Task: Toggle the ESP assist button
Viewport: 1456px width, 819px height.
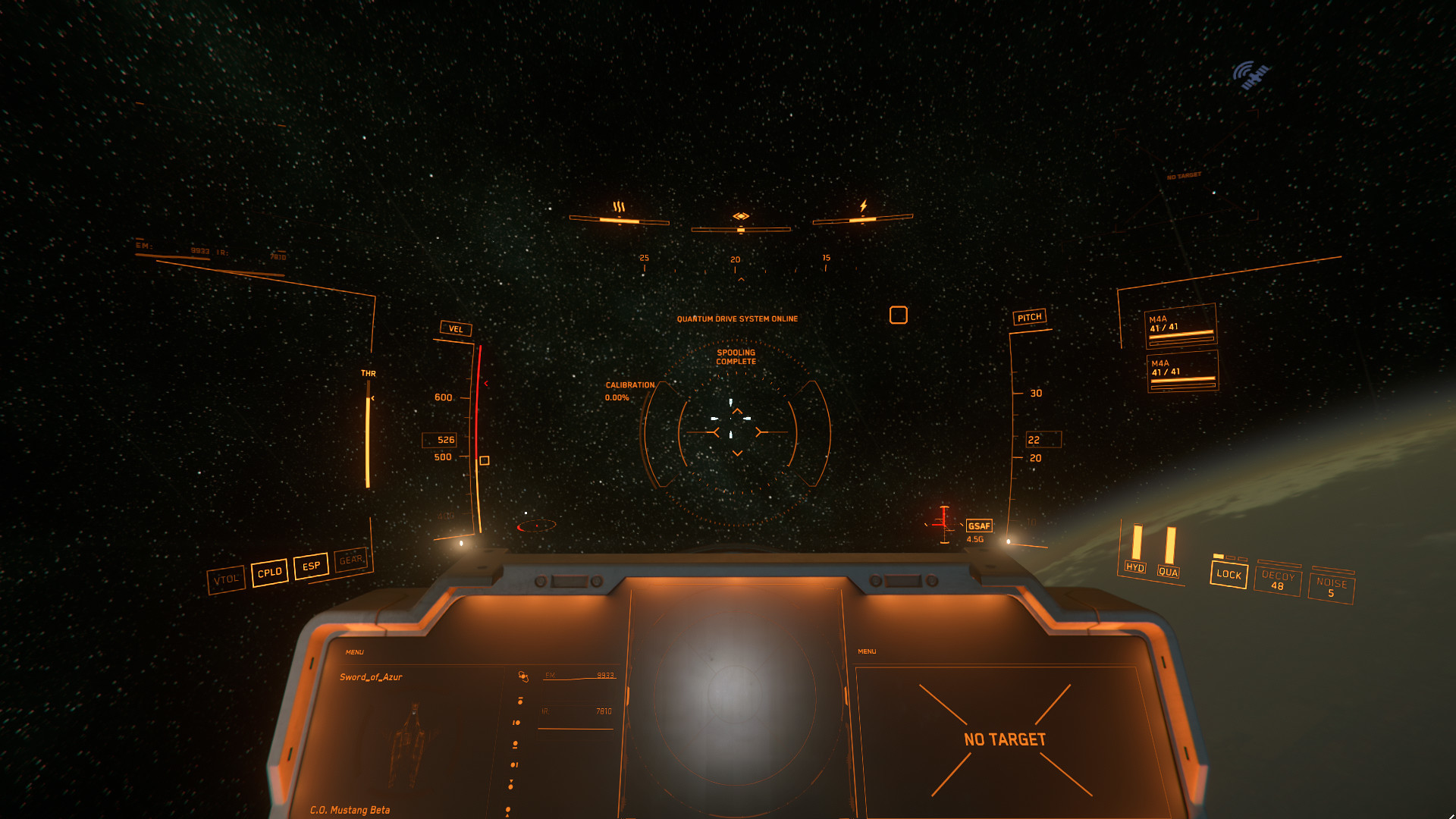Action: point(311,566)
